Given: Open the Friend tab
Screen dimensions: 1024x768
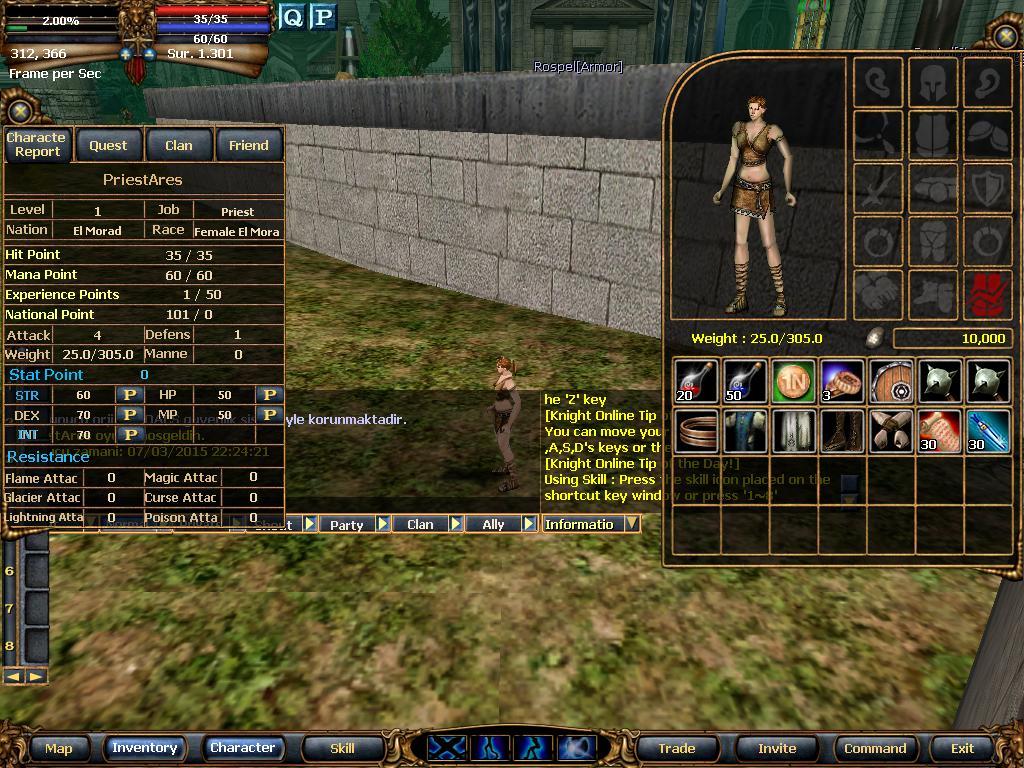Looking at the screenshot, I should (248, 145).
